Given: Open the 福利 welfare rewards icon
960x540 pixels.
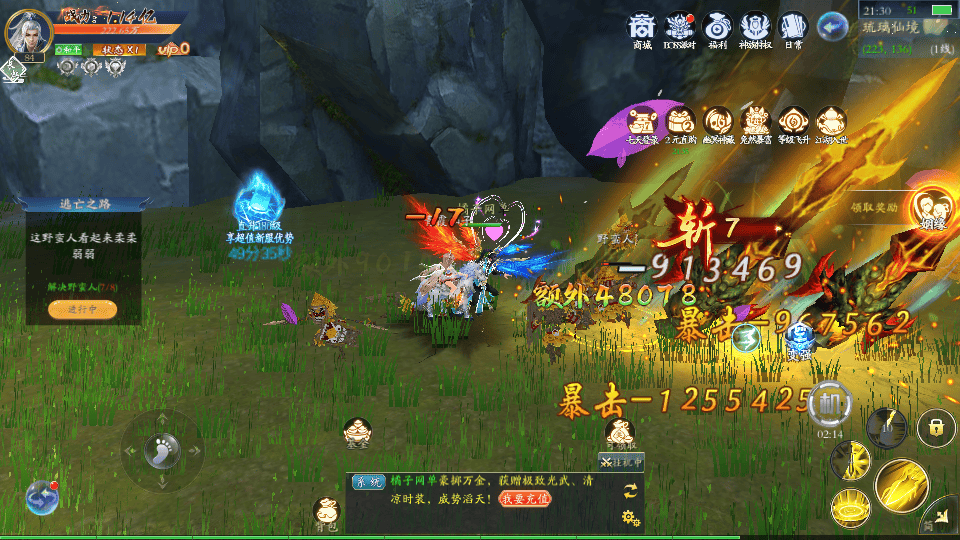Looking at the screenshot, I should [716, 29].
